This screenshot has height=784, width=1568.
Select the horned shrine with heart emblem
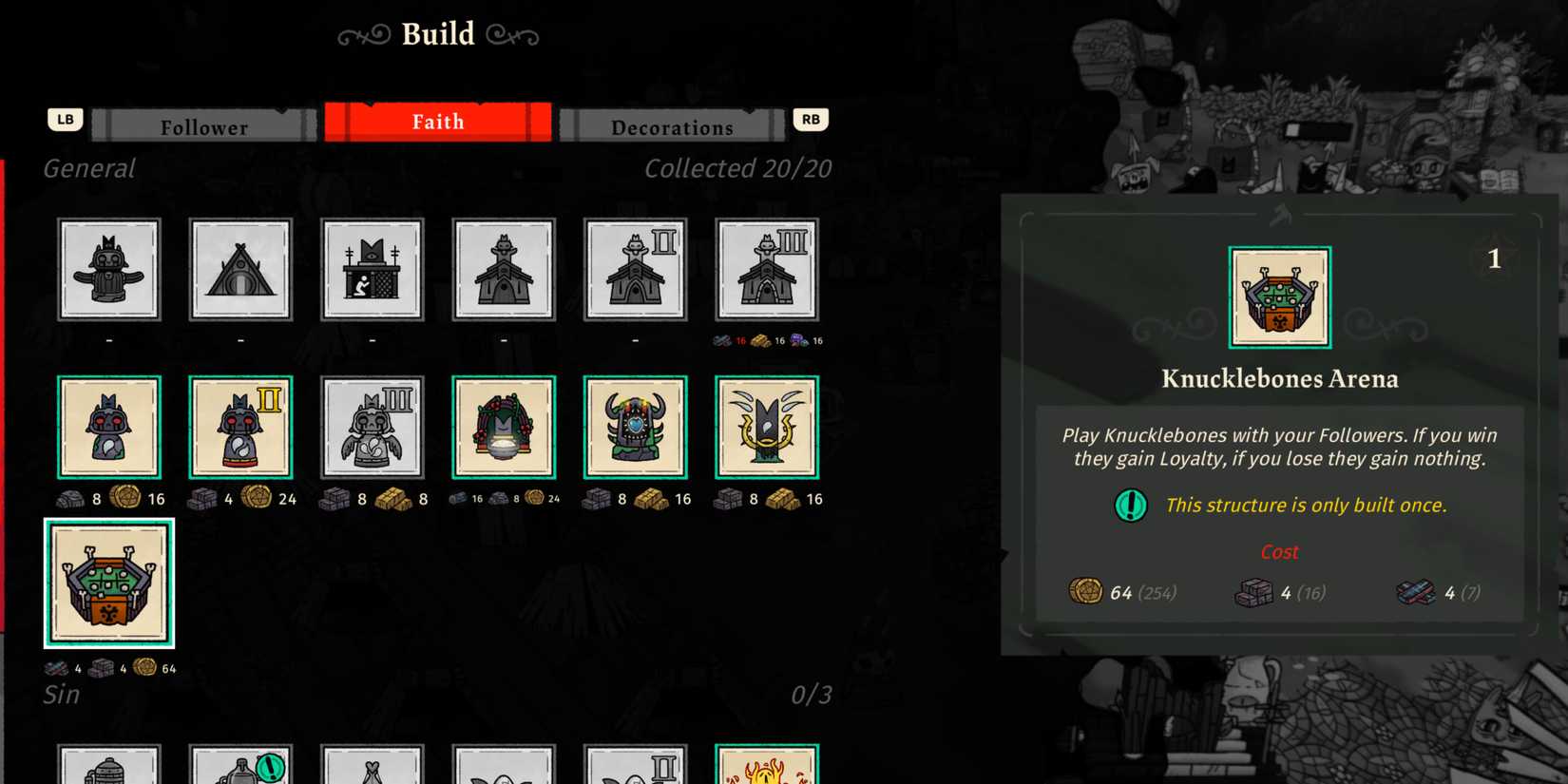tap(636, 426)
